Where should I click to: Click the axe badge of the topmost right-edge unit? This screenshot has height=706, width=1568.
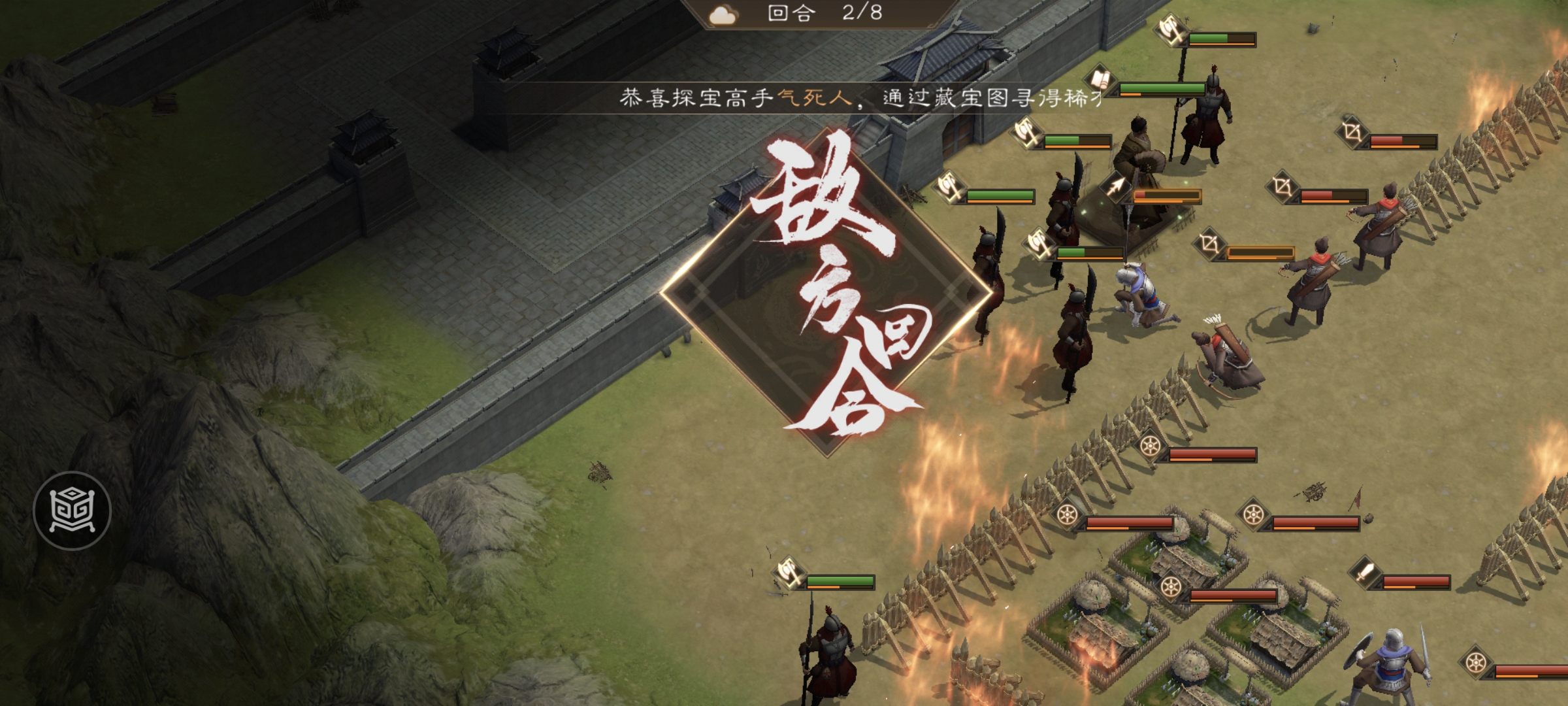point(1172,30)
